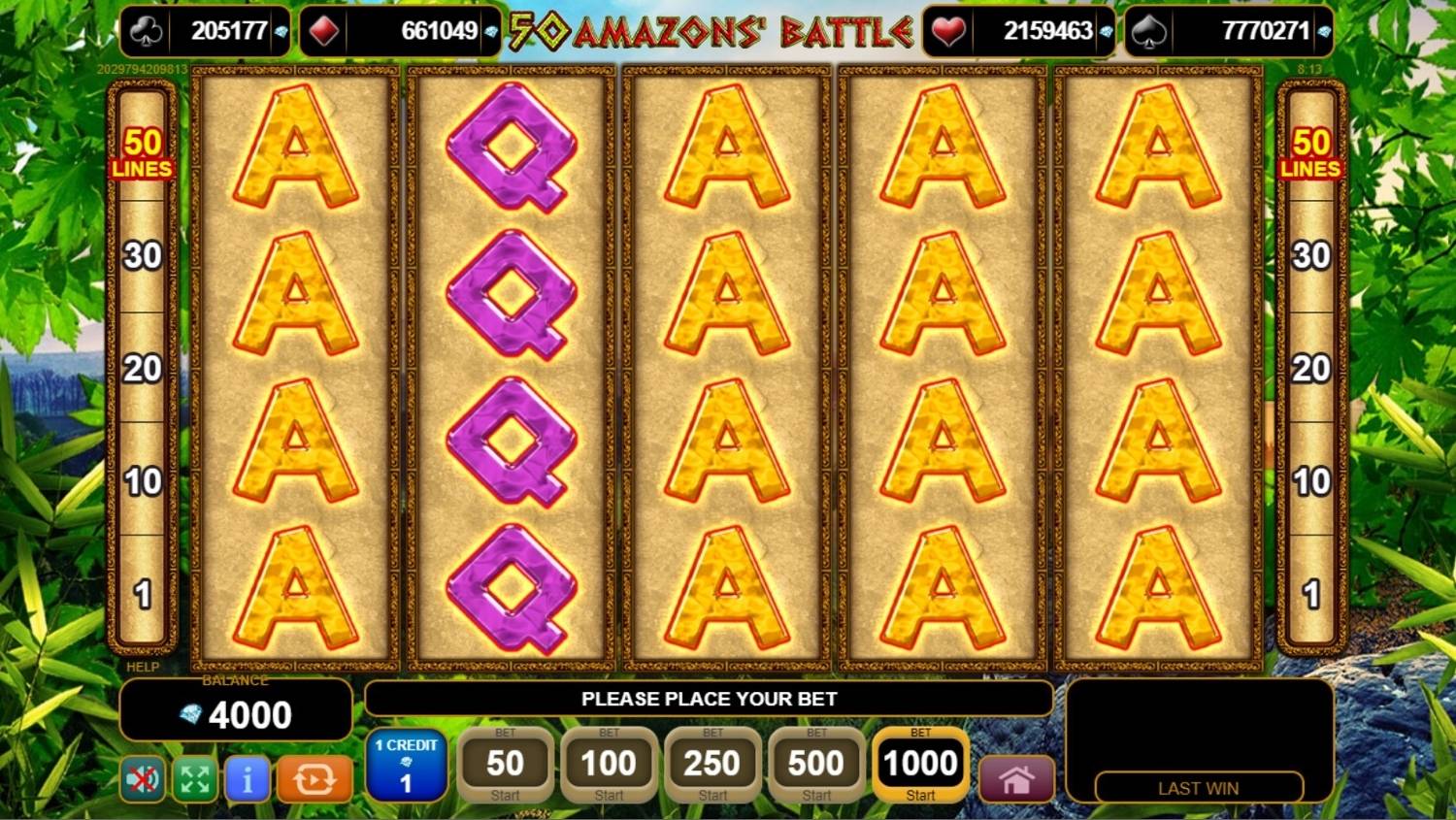Image resolution: width=1456 pixels, height=820 pixels.
Task: Place a bet of 1000
Action: coord(918,767)
